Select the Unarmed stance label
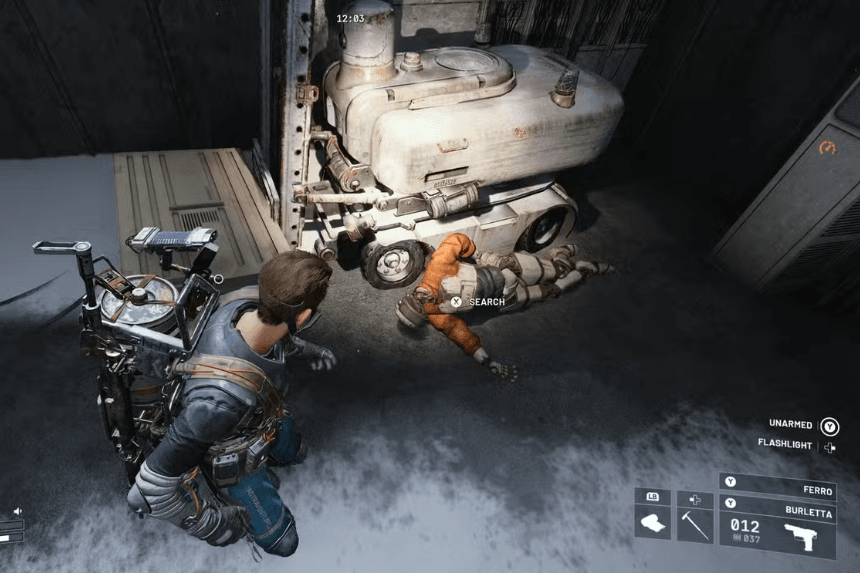The height and width of the screenshot is (573, 860). (x=792, y=424)
